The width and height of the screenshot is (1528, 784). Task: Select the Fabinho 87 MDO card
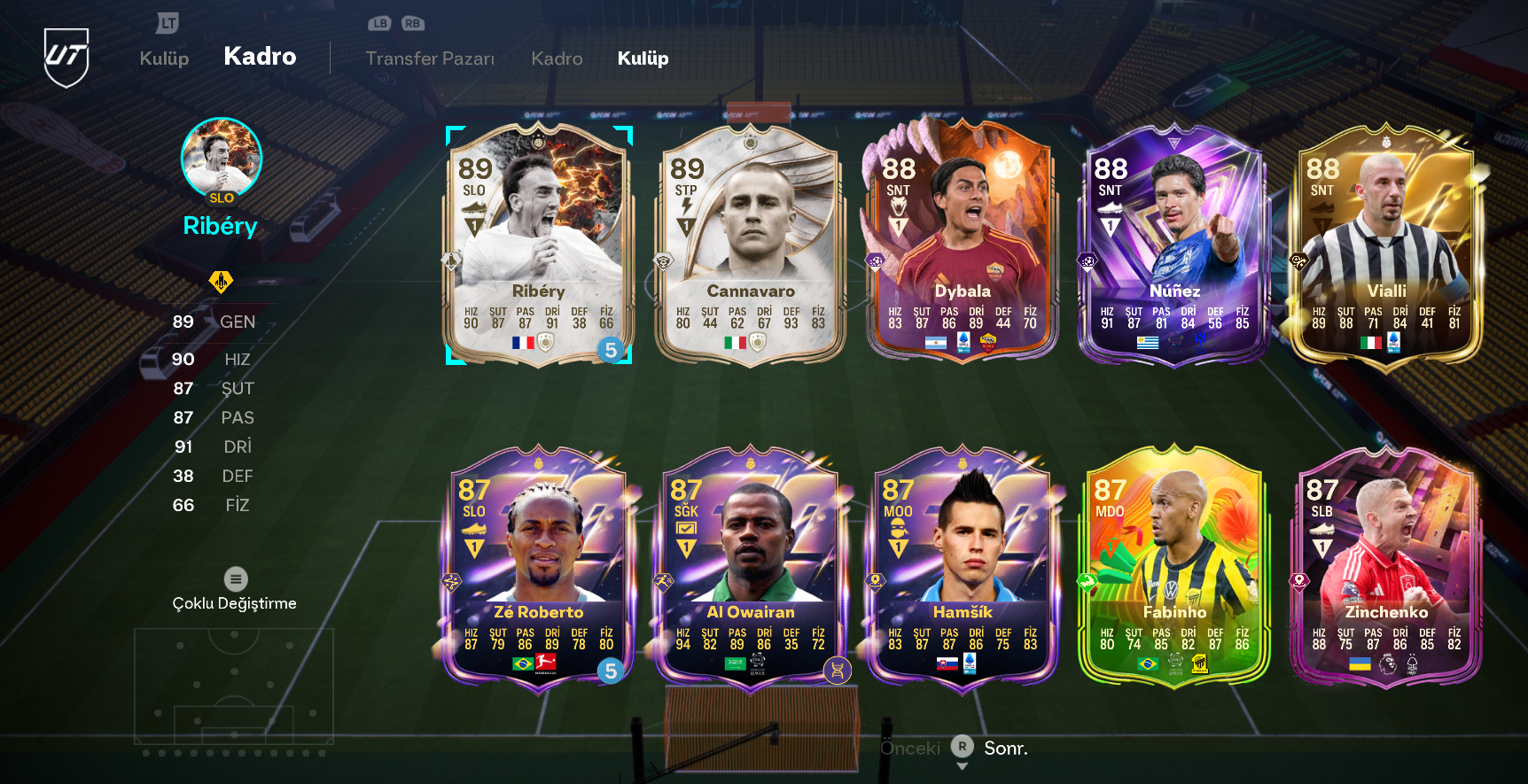1173,567
